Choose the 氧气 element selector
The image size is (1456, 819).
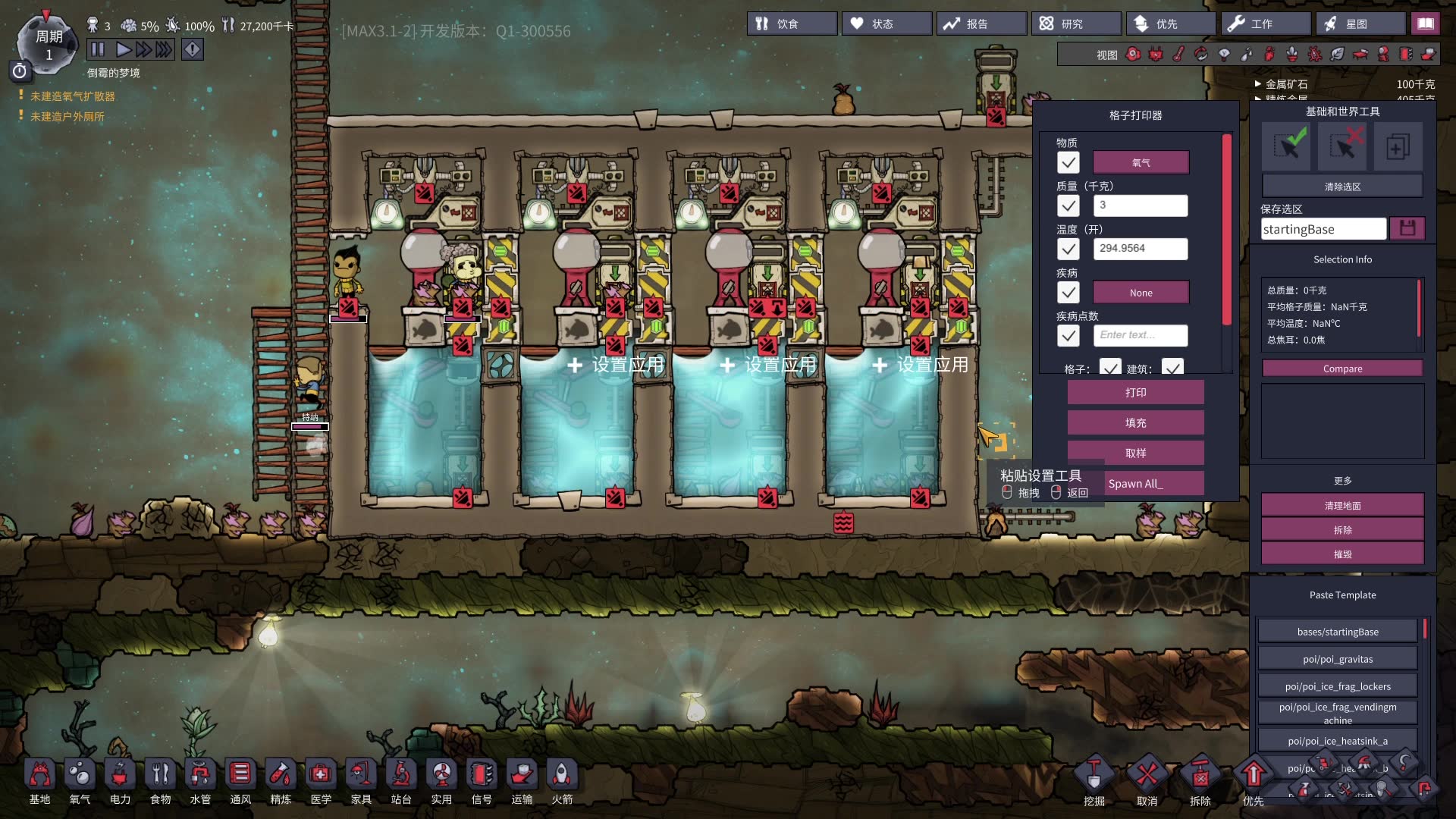pos(1141,163)
